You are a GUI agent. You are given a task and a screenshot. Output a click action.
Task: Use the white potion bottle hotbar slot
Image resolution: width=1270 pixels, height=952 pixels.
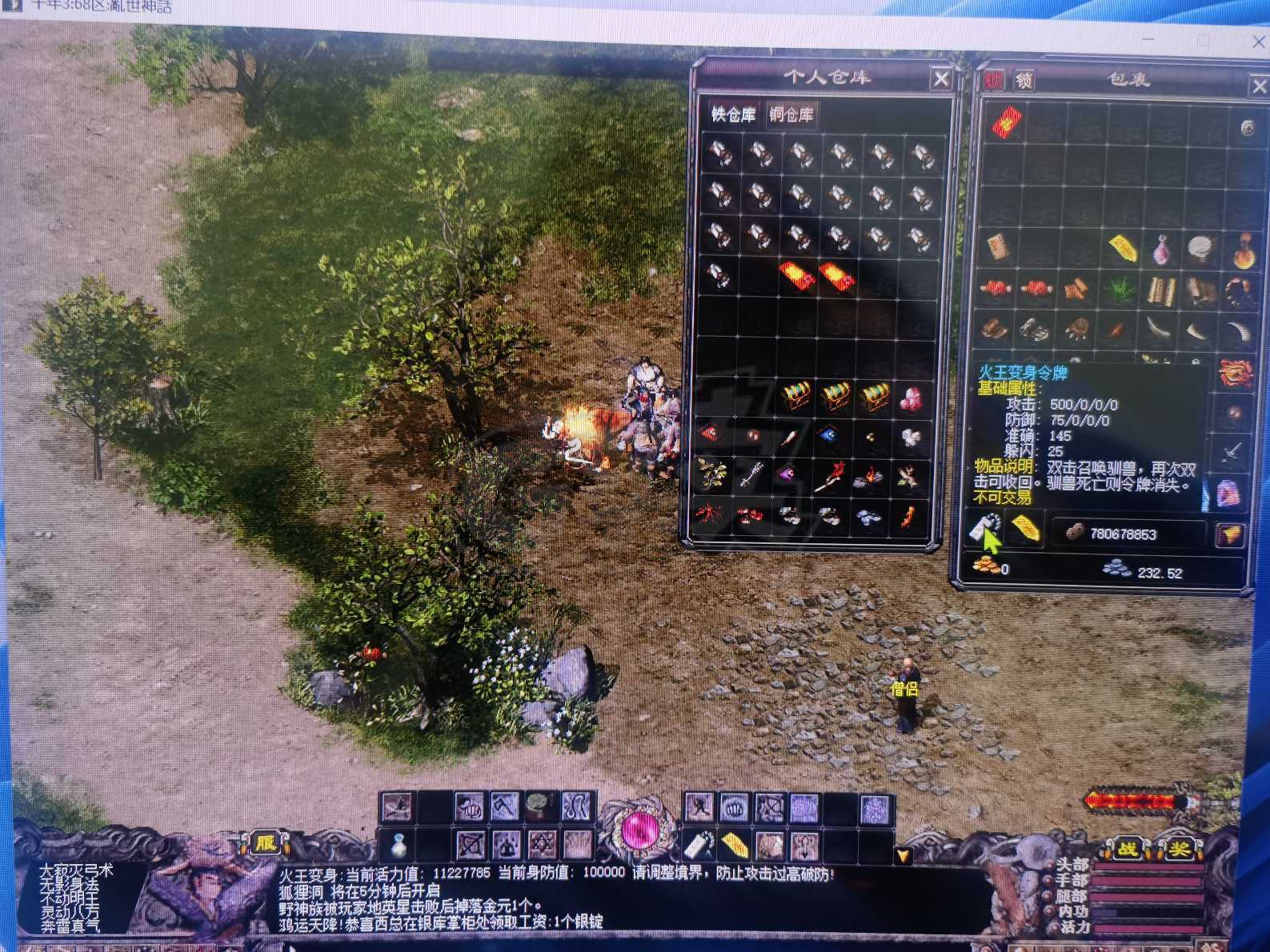pyautogui.click(x=398, y=844)
